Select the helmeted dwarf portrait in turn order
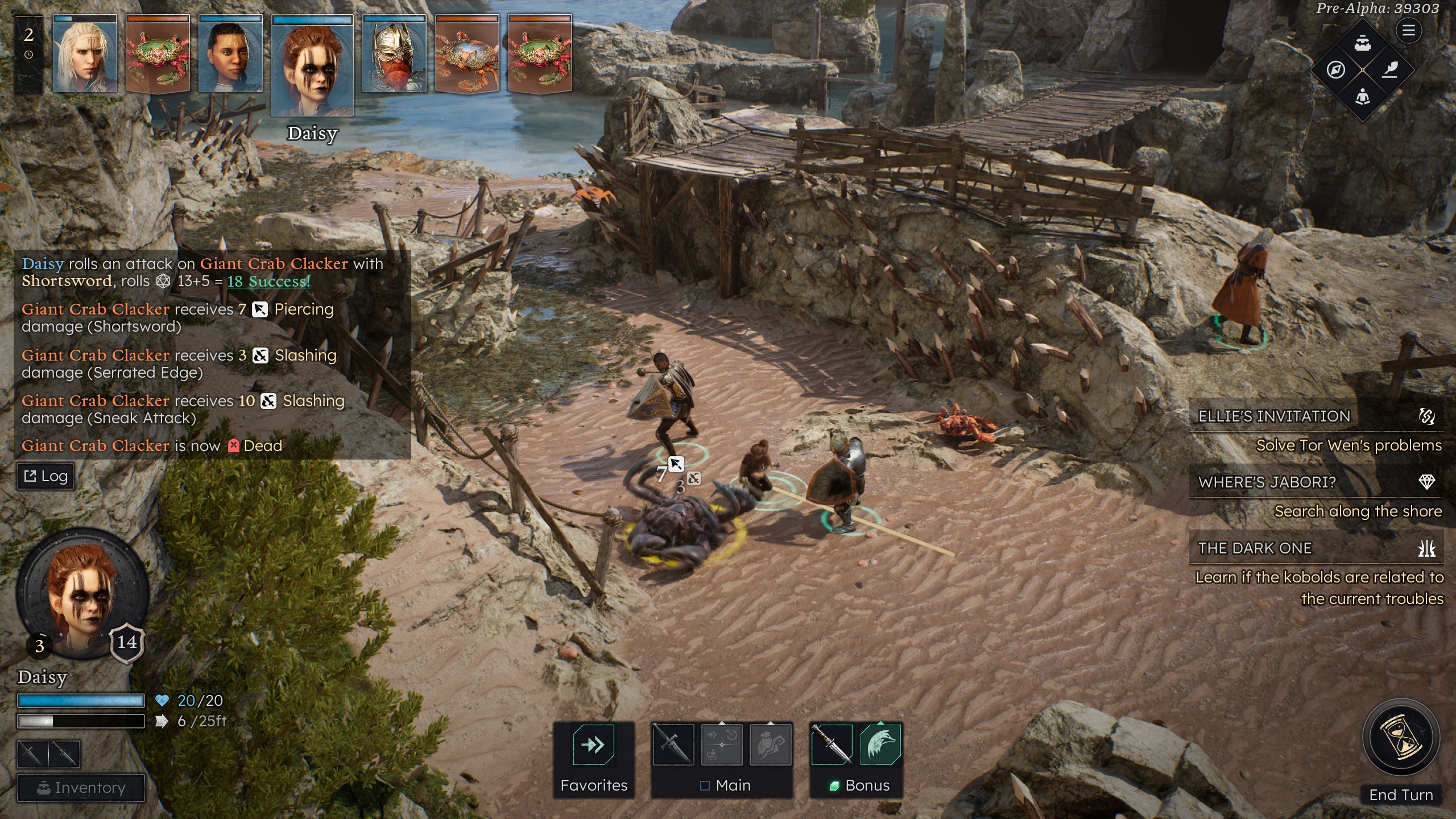Viewport: 1456px width, 819px height. 394,55
